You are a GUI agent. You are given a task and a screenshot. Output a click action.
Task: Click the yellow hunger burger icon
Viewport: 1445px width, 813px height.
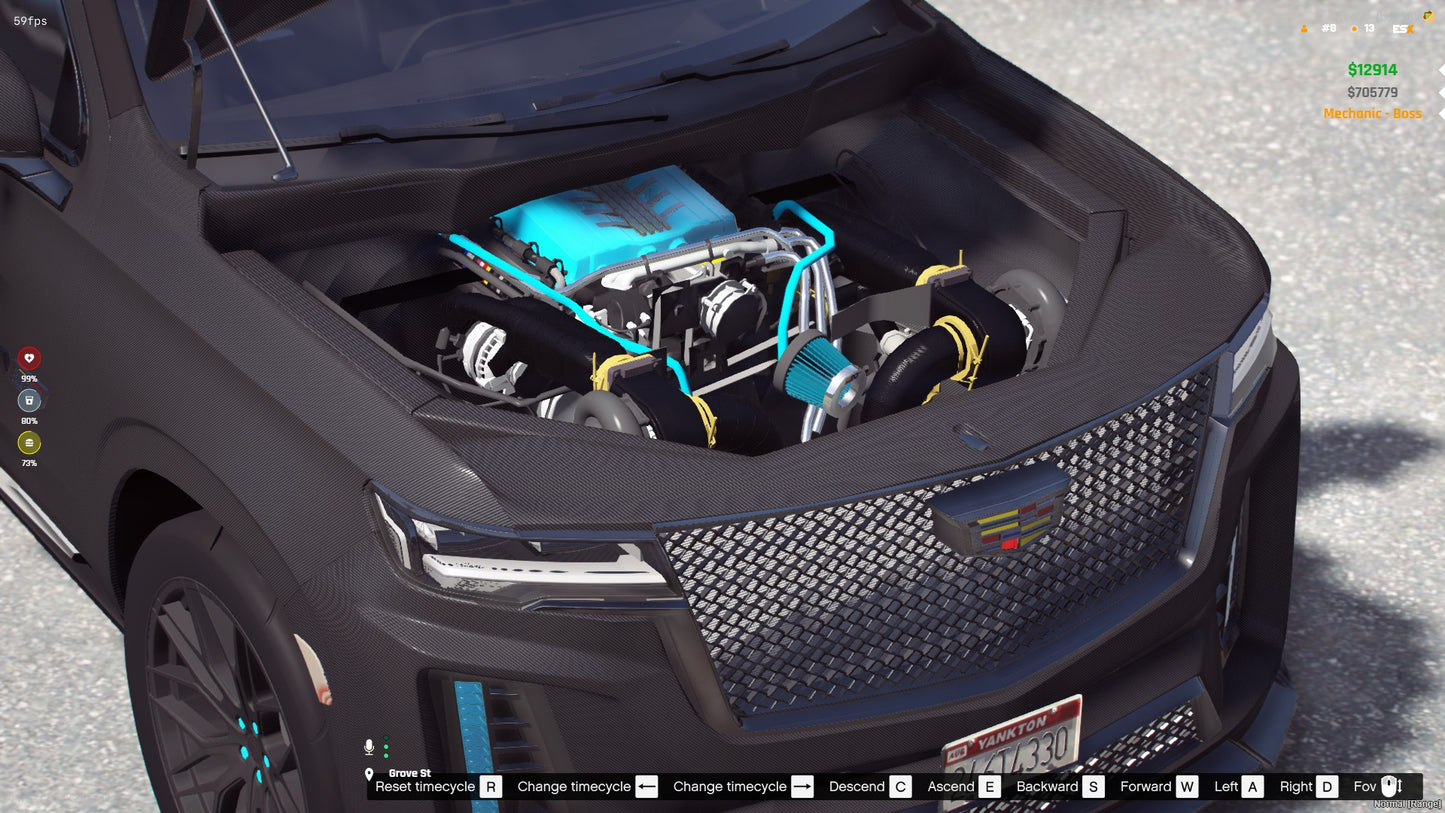[29, 442]
